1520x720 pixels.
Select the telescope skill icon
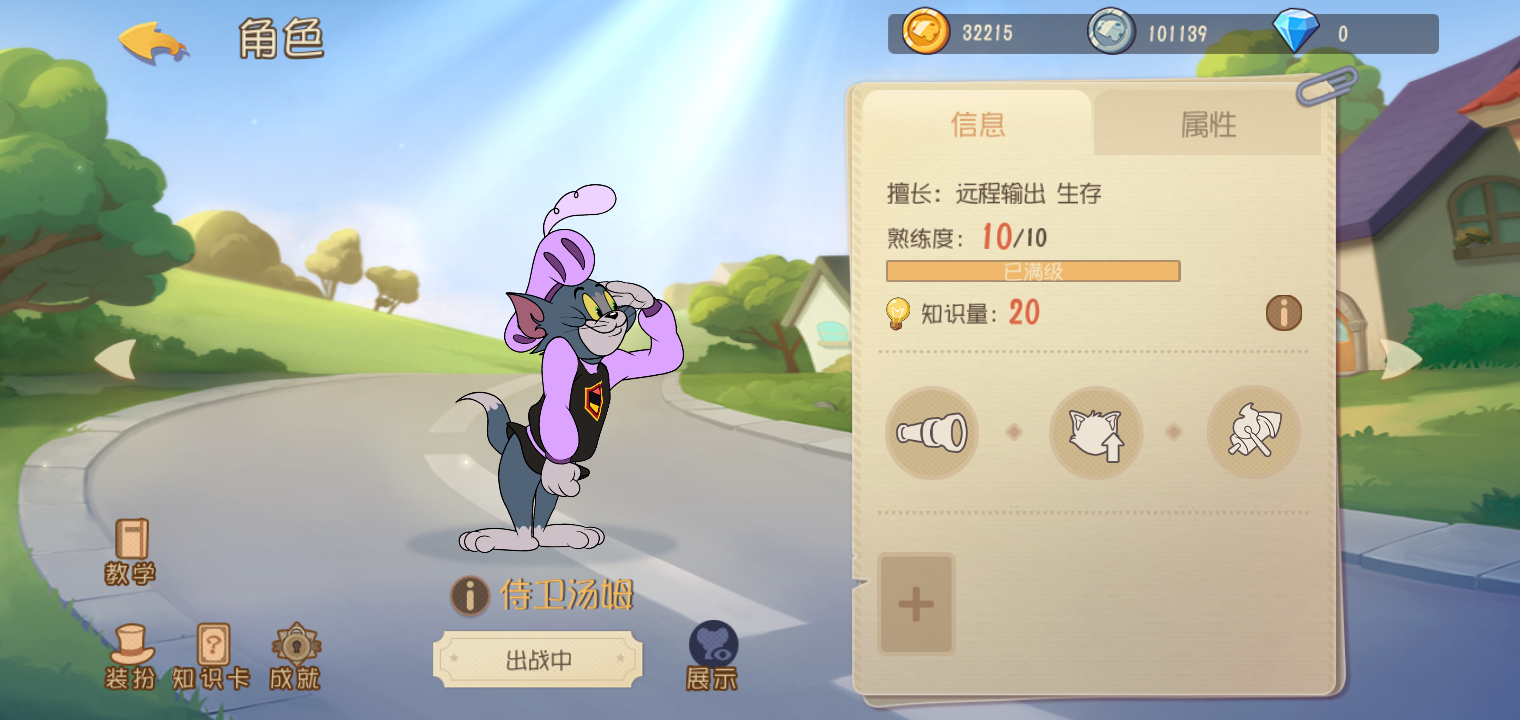(x=931, y=432)
